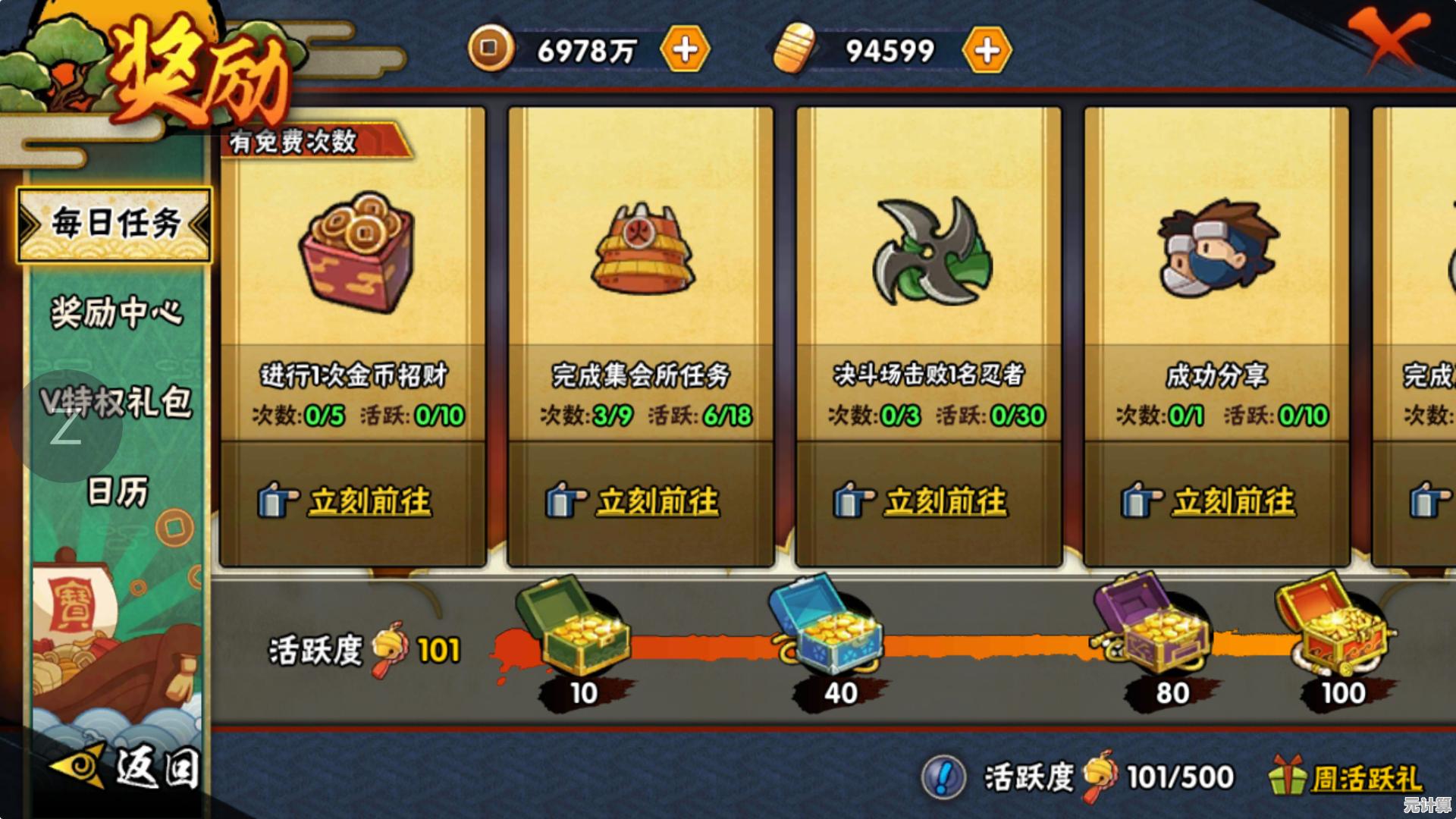This screenshot has height=819, width=1456.
Task: Select the 每日任务 daily tasks tab
Action: tap(115, 224)
